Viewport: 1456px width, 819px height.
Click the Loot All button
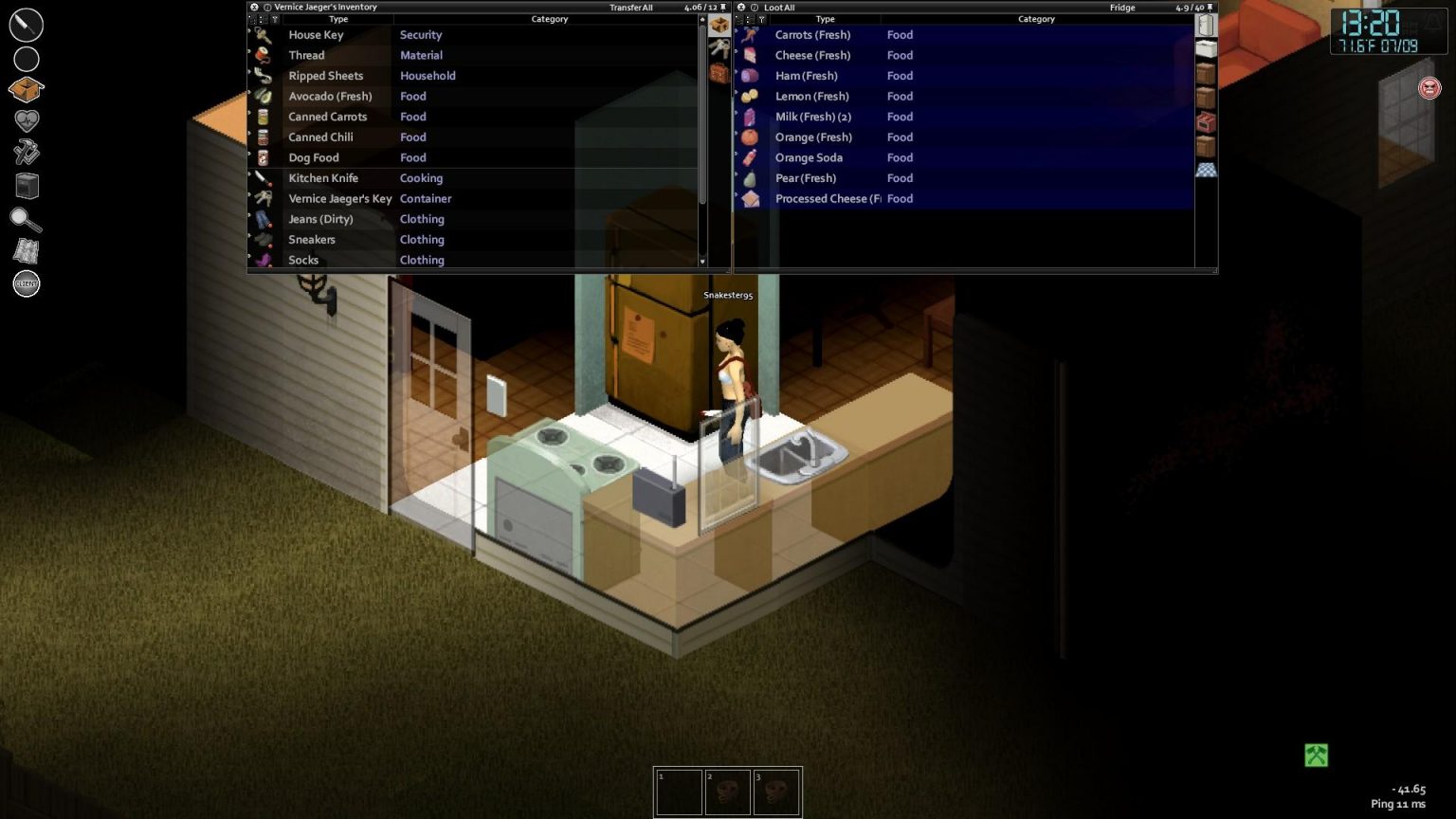click(x=778, y=7)
